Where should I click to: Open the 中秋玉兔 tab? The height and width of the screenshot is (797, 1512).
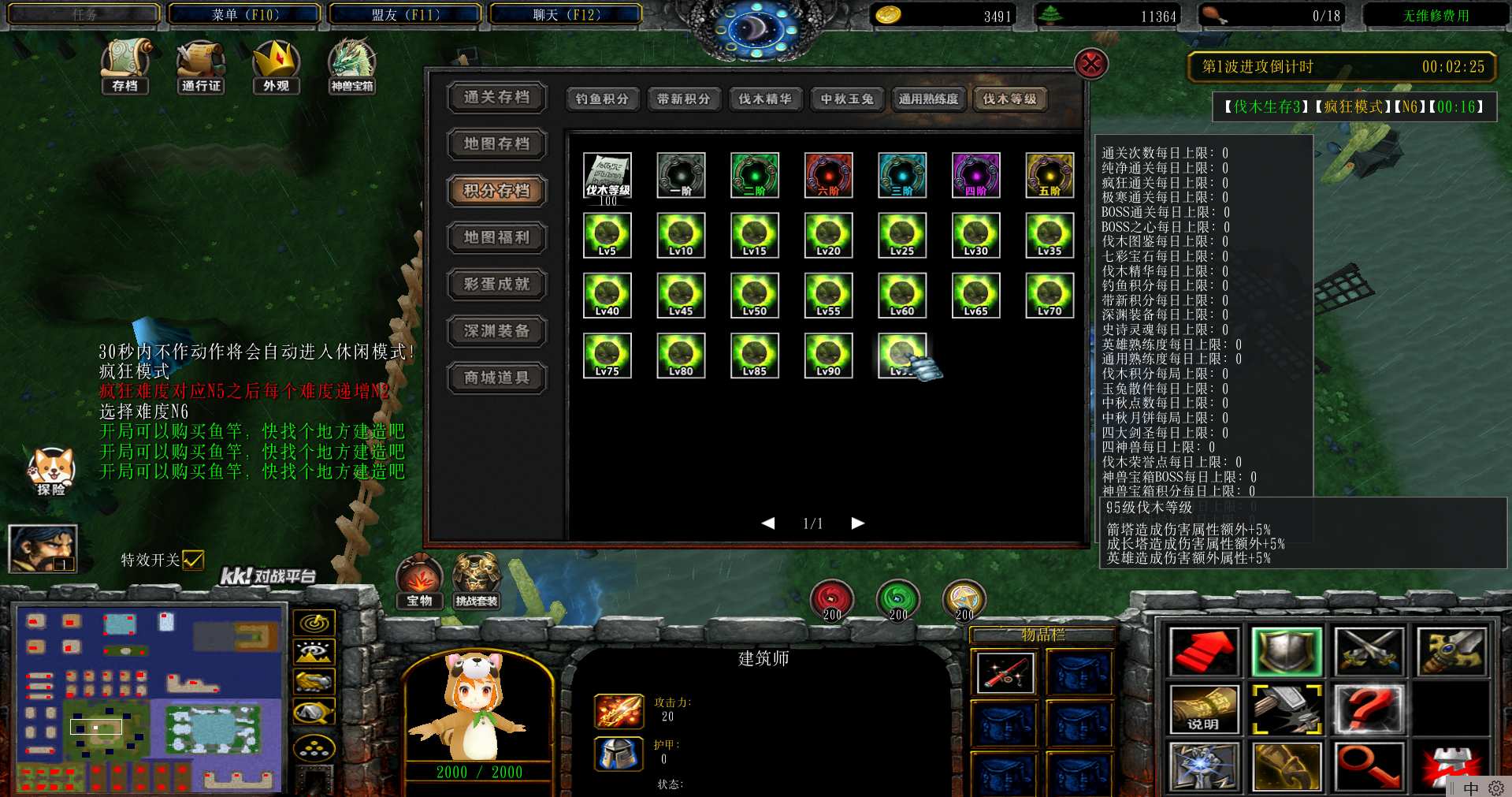point(847,99)
